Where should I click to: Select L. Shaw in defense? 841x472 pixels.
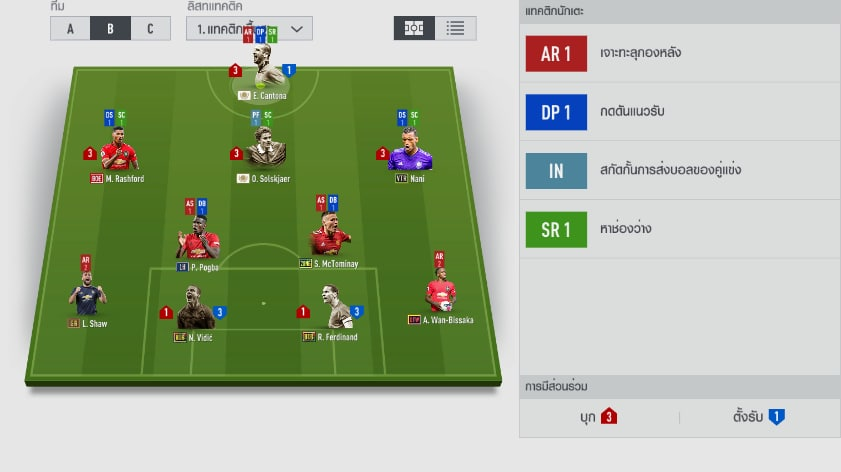point(88,297)
